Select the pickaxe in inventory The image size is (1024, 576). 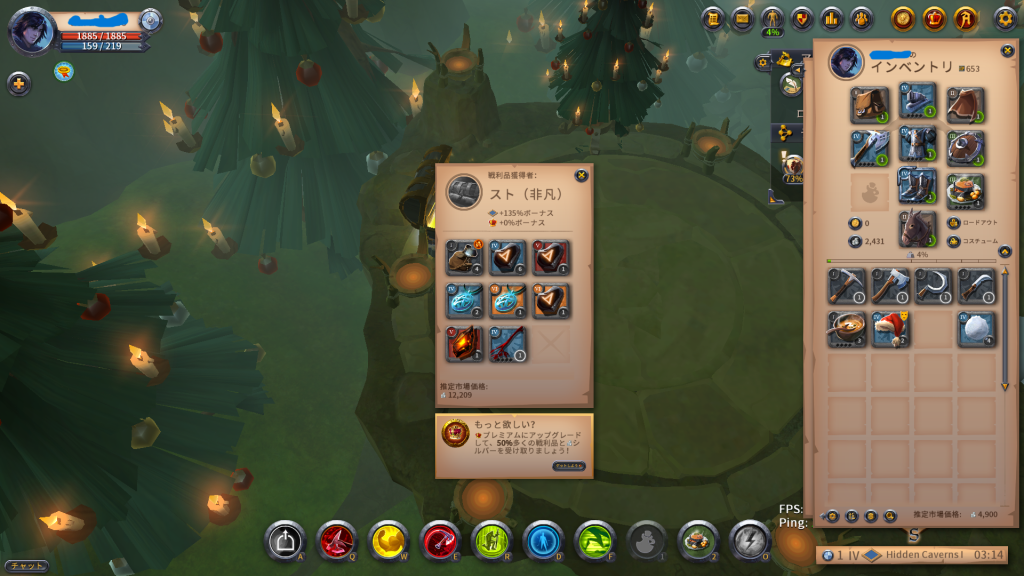pyautogui.click(x=847, y=286)
